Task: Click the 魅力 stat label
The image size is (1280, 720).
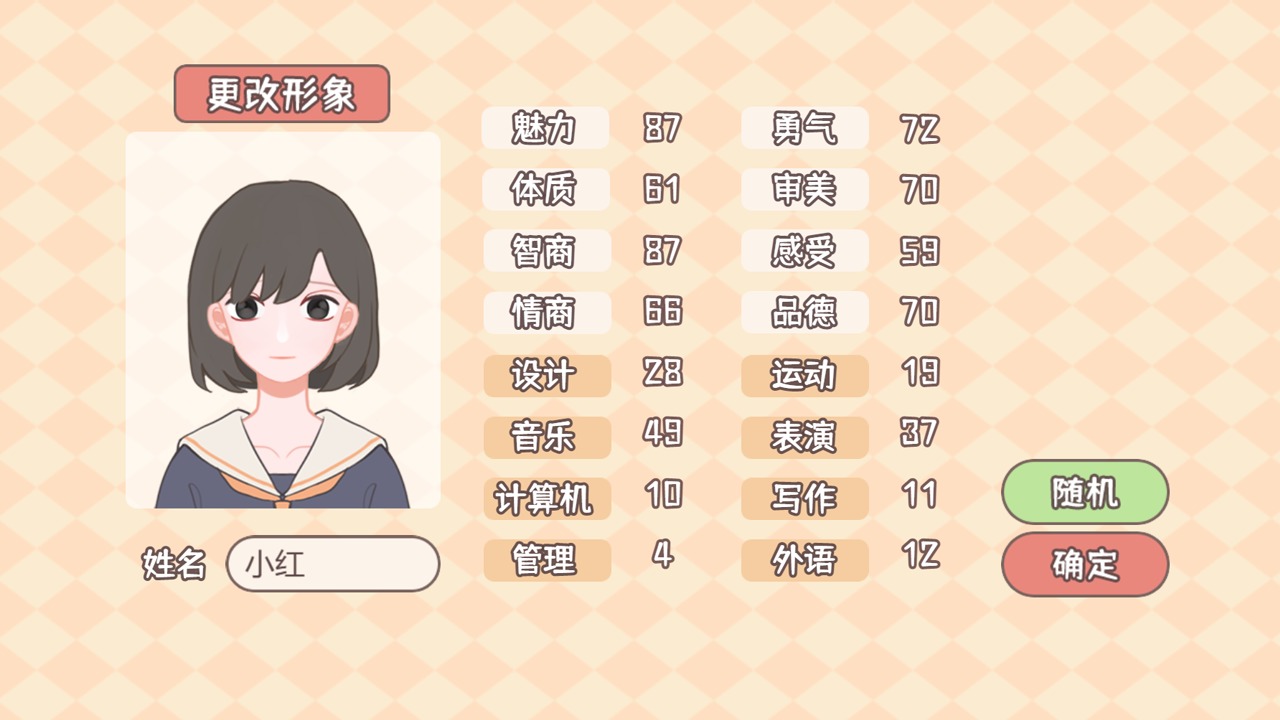Action: pyautogui.click(x=546, y=128)
